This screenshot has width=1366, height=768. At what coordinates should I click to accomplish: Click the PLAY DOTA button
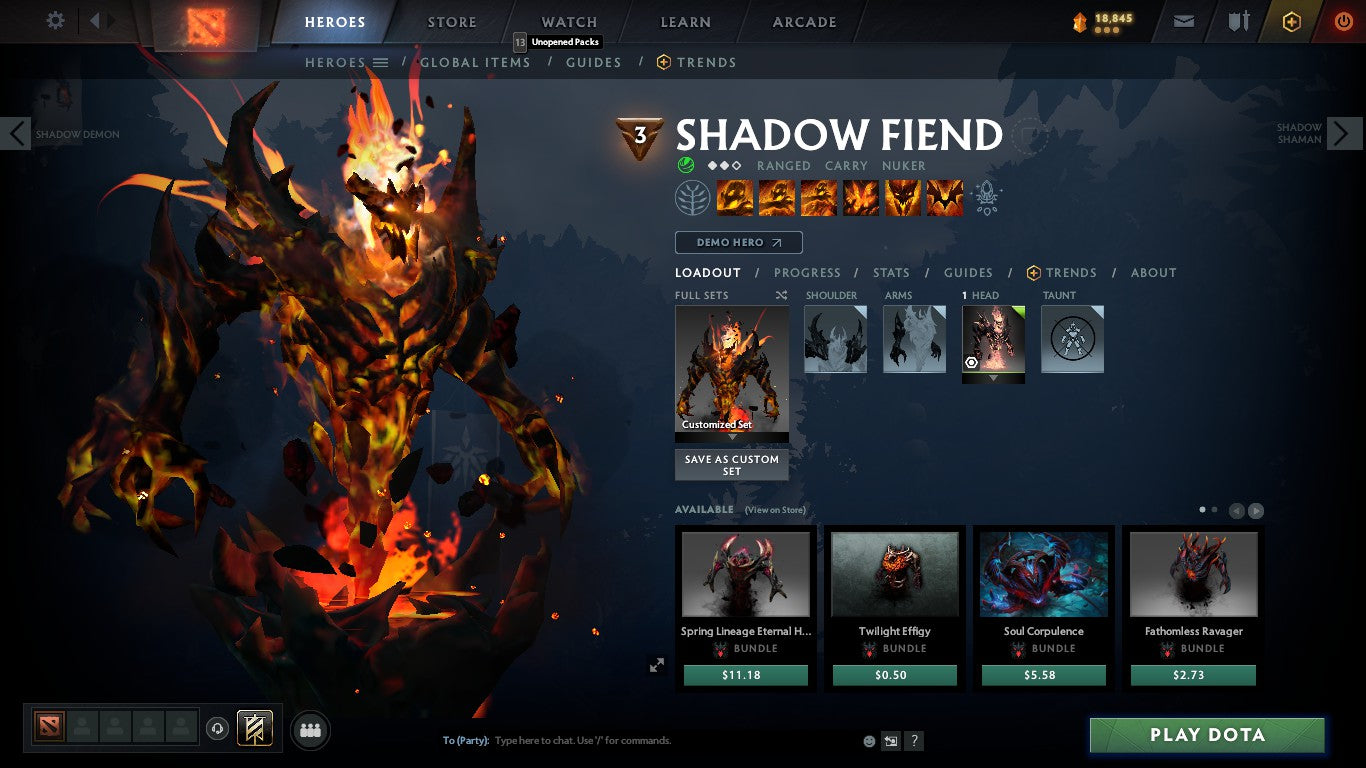tap(1207, 735)
